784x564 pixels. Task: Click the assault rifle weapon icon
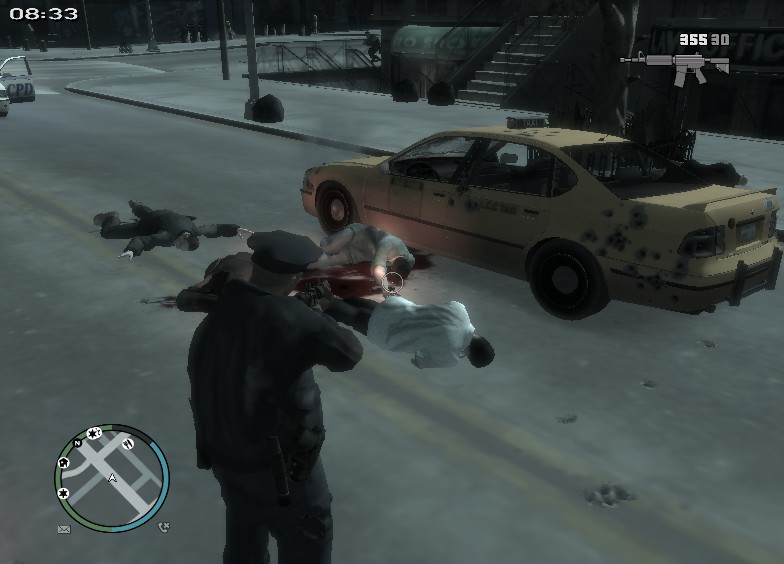[675, 67]
